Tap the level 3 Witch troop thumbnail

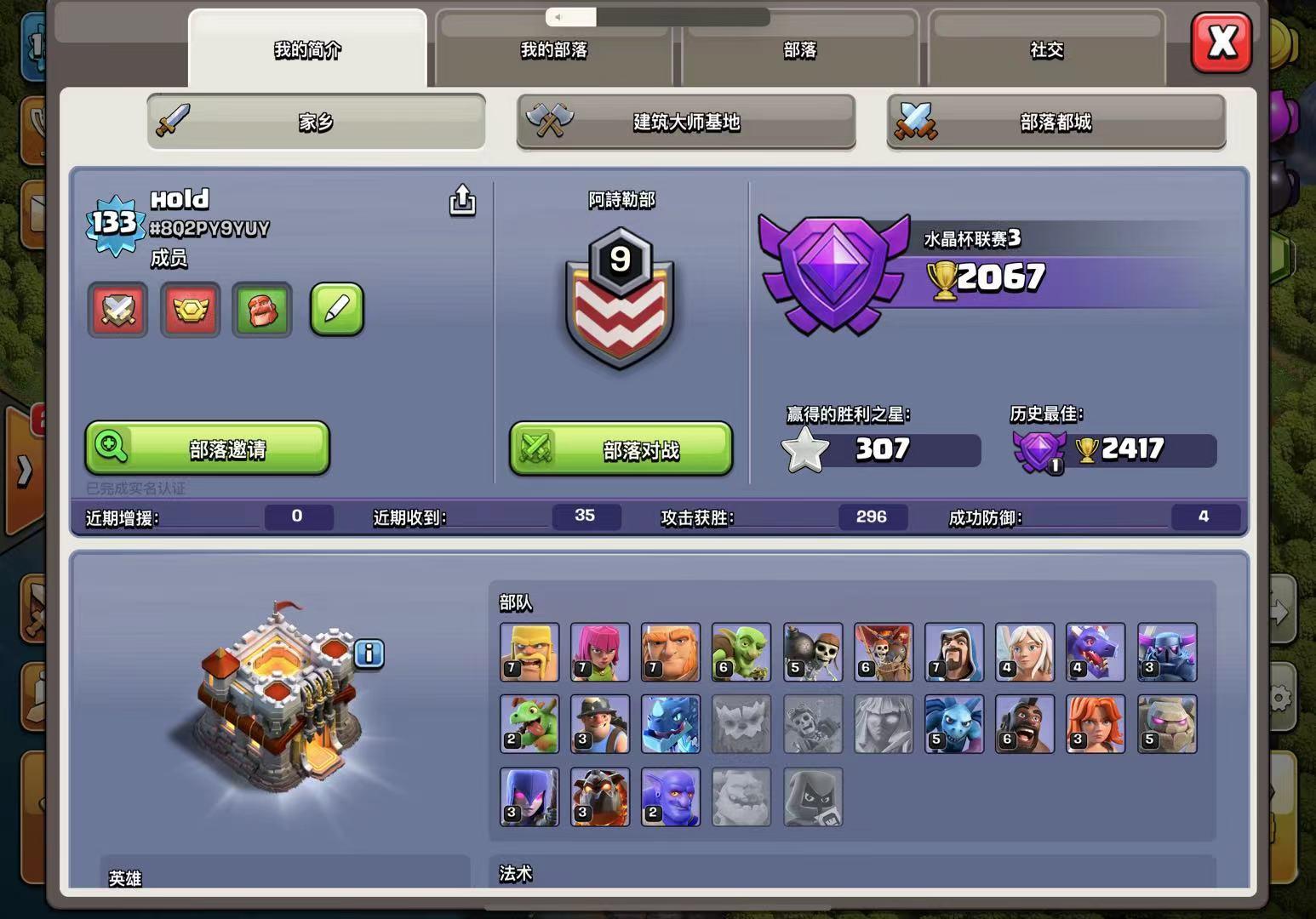click(529, 796)
